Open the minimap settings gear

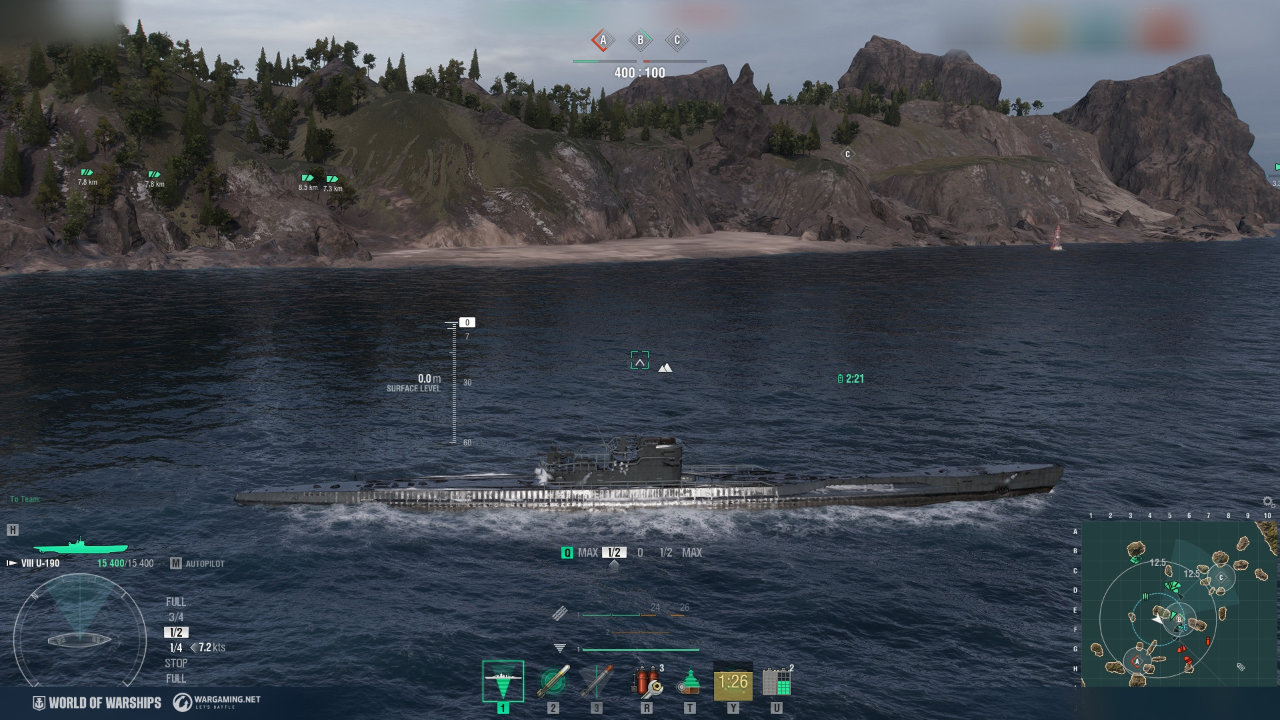[1268, 502]
